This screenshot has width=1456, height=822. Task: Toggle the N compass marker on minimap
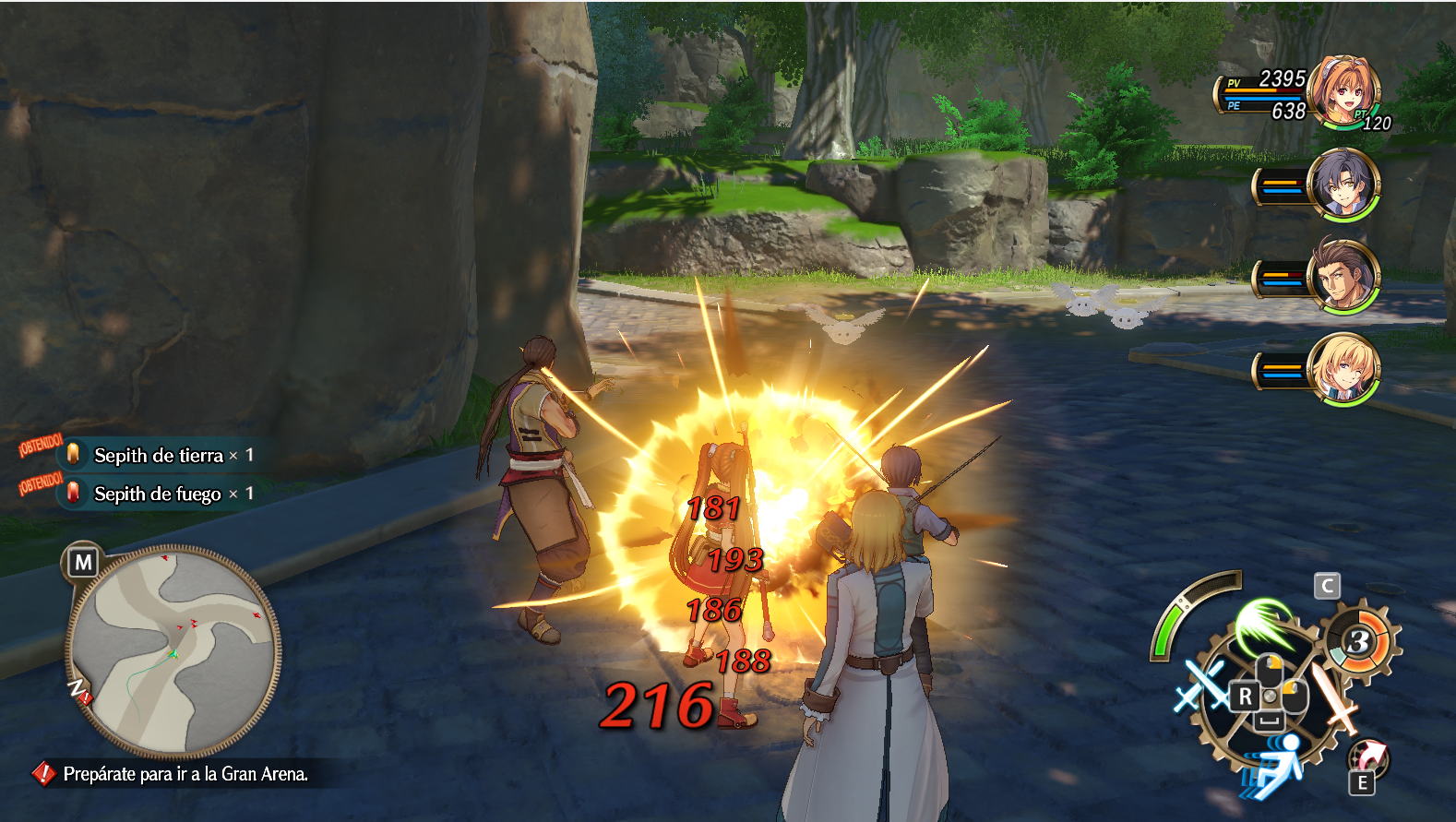78,688
